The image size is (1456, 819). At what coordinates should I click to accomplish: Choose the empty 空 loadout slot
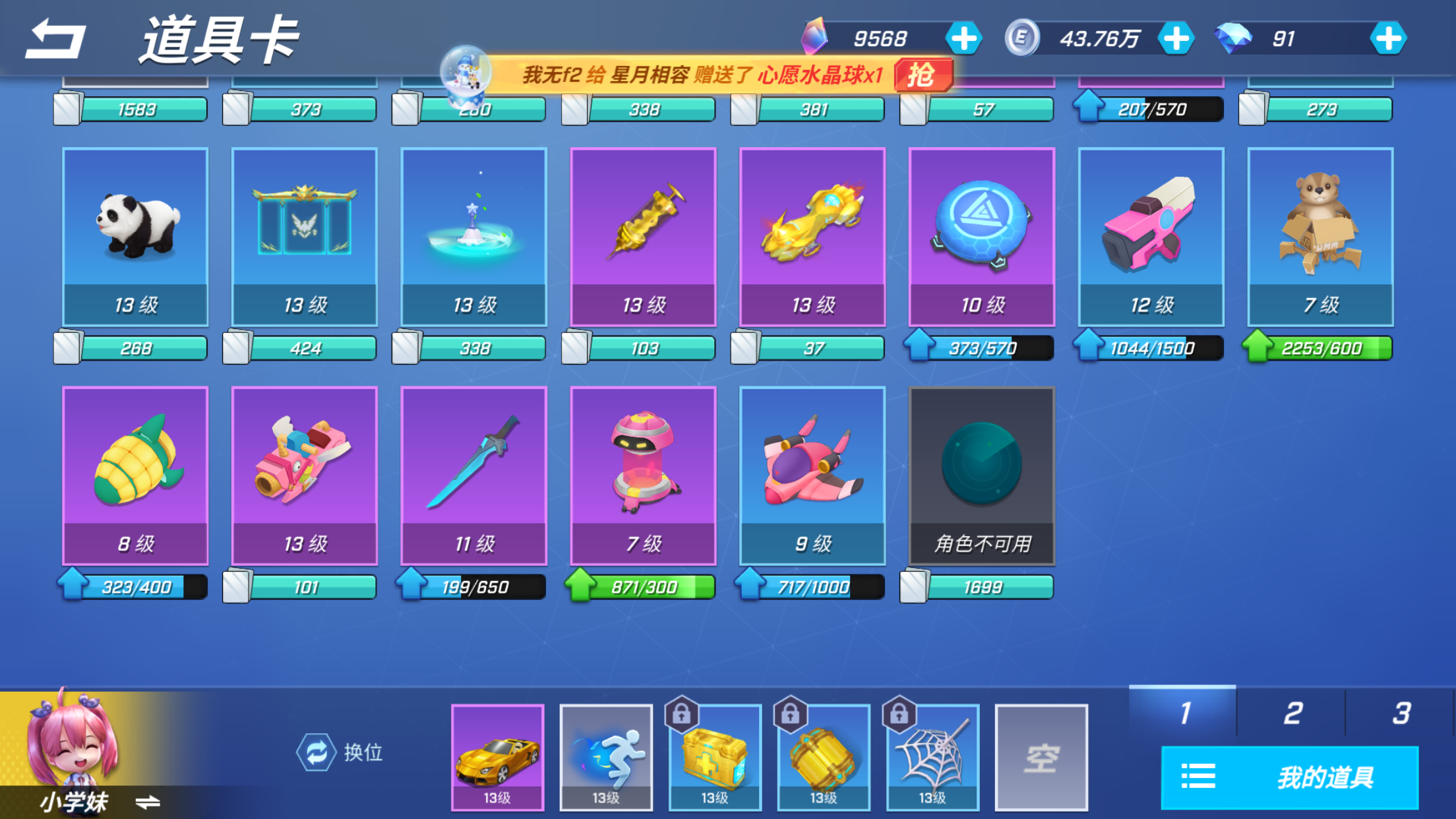point(1041,757)
